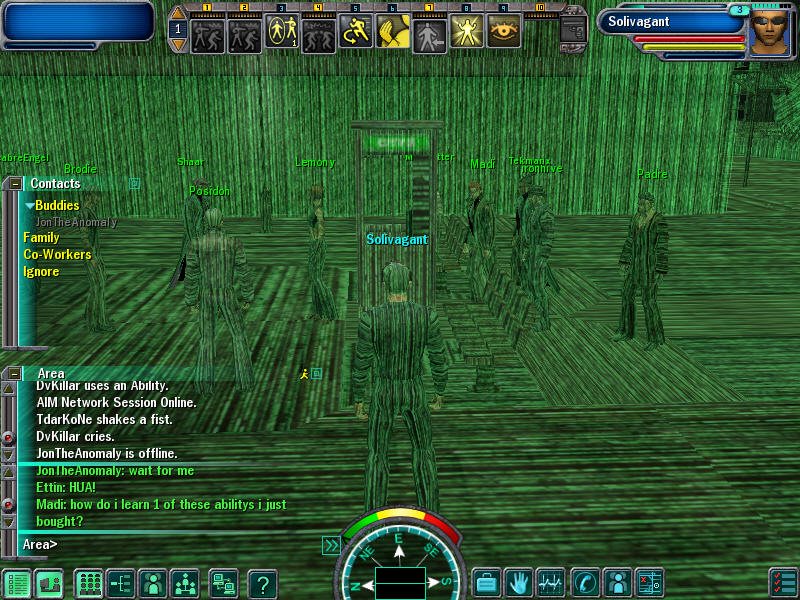Select the Co-Workers contact group
This screenshot has width=800, height=600.
57,255
